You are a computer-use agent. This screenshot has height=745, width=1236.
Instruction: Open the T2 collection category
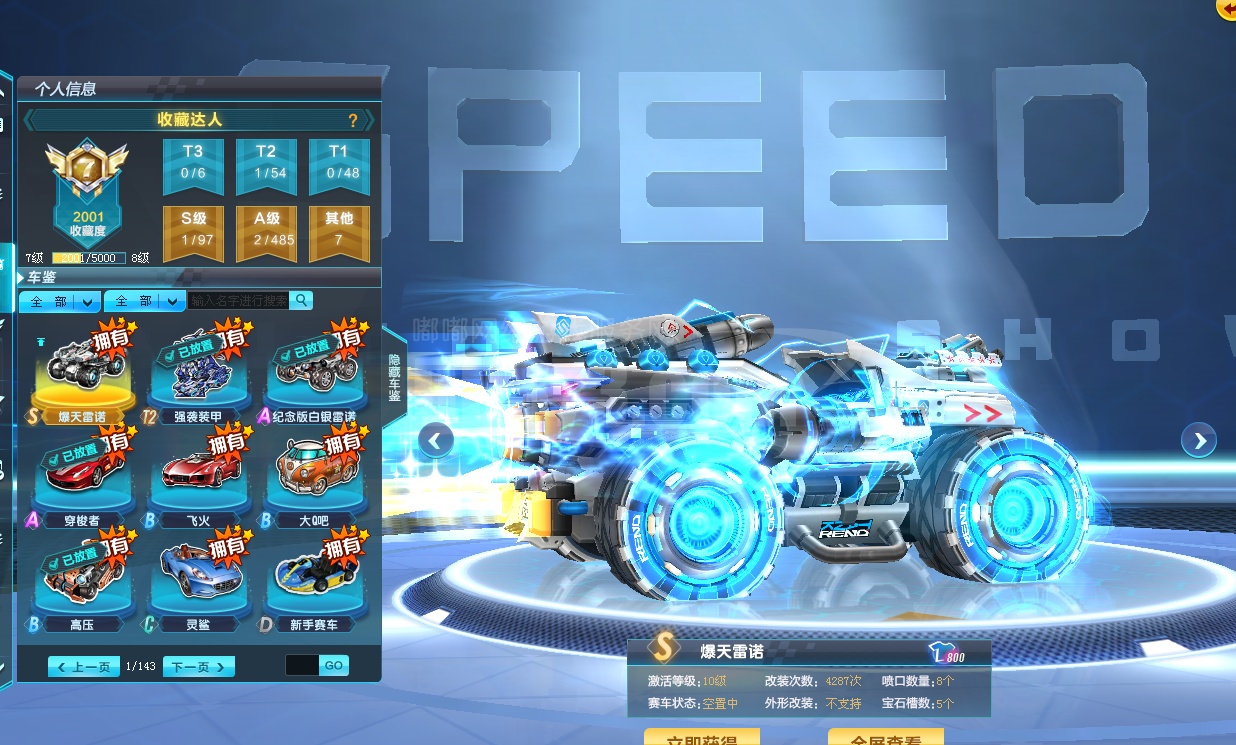[x=266, y=161]
